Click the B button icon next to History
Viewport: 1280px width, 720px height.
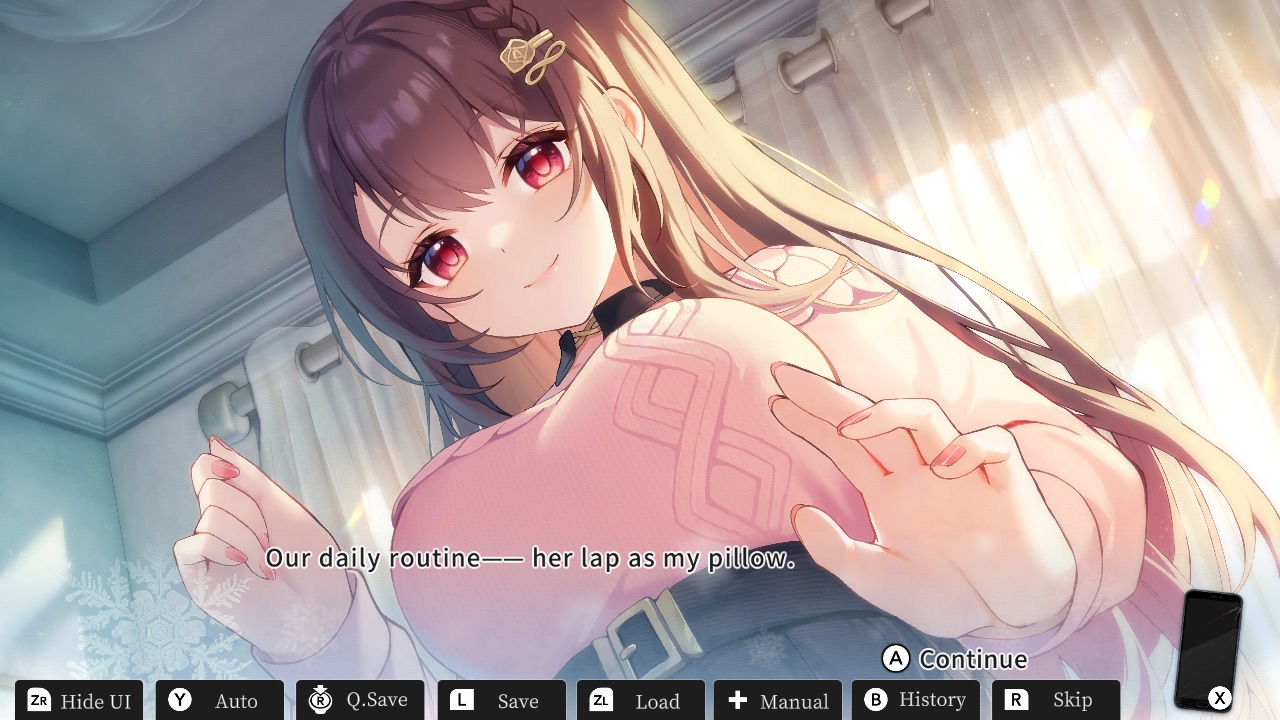coord(877,700)
